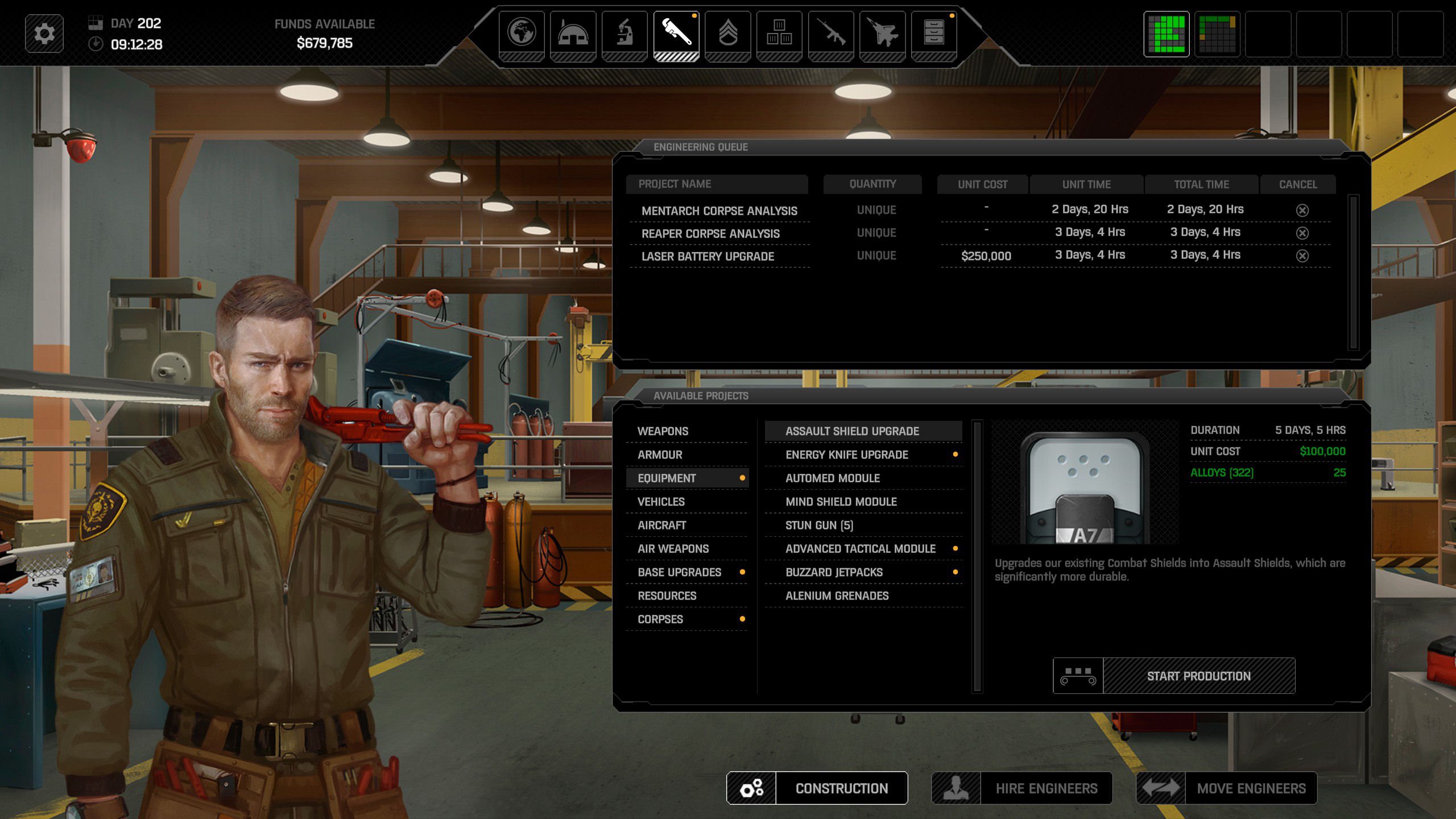Screen dimensions: 1456x819
Task: Select the Weapons project category
Action: click(663, 431)
